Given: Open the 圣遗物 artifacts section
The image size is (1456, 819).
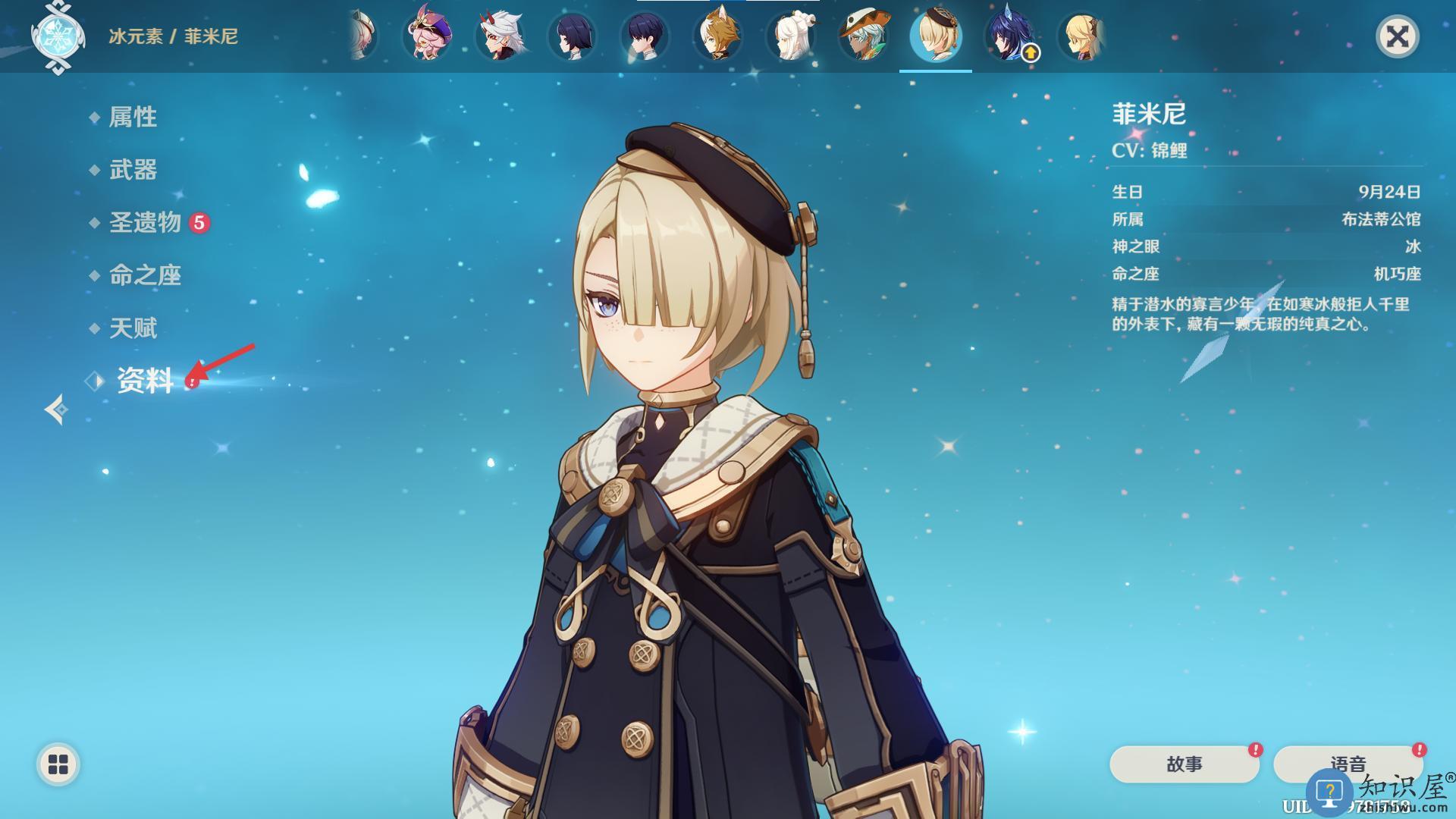Looking at the screenshot, I should (x=145, y=222).
